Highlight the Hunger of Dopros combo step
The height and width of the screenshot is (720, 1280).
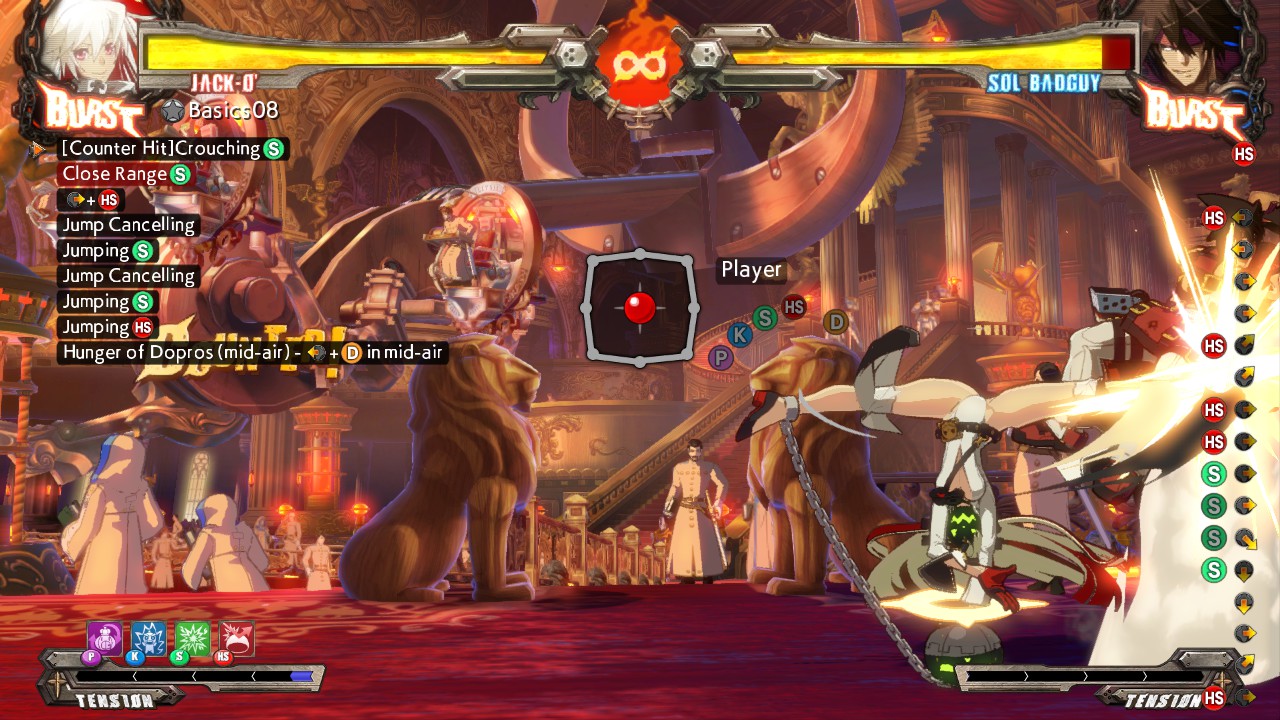tap(250, 352)
